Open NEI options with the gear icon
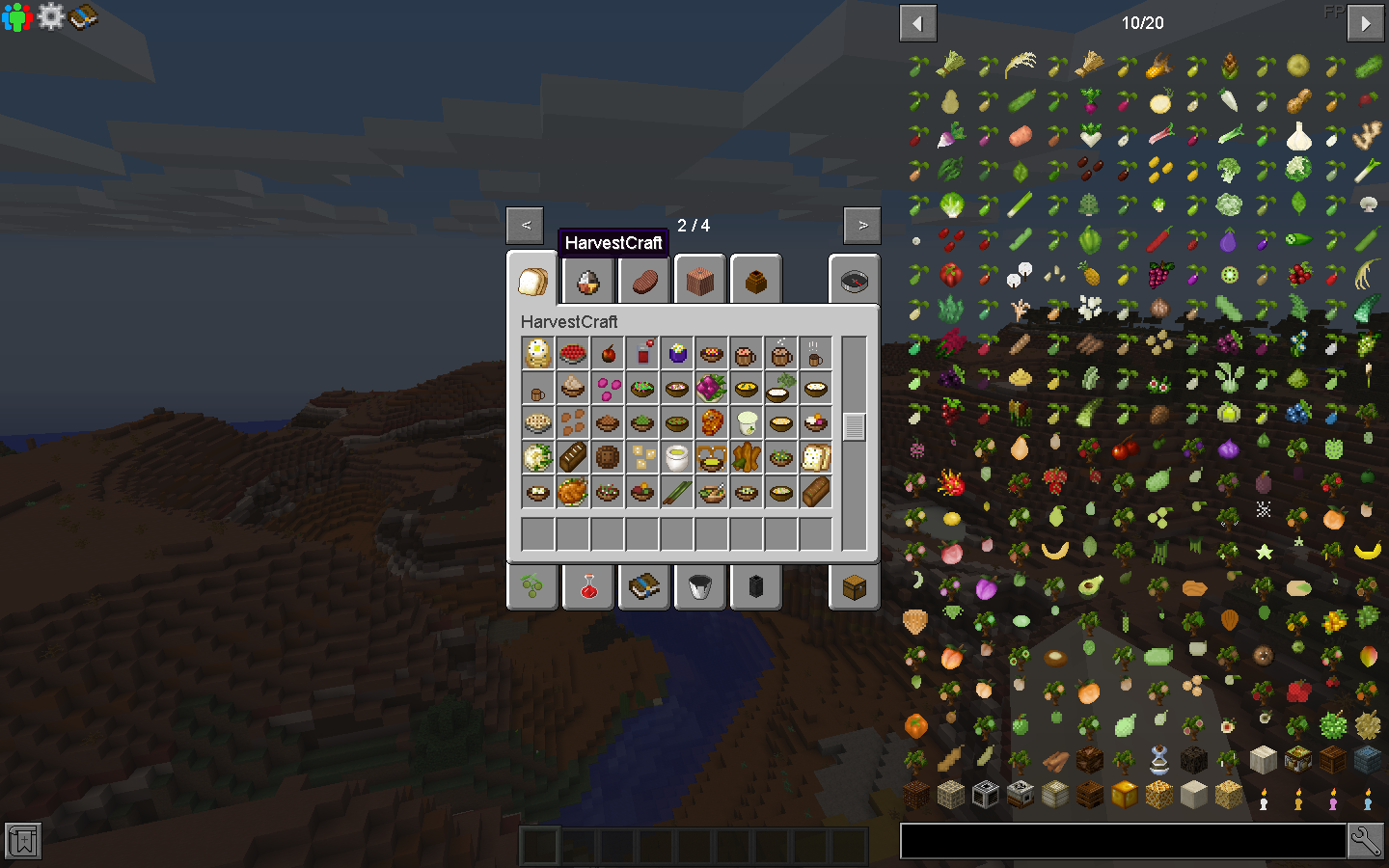Screen dimensions: 1389x868 coord(50,16)
